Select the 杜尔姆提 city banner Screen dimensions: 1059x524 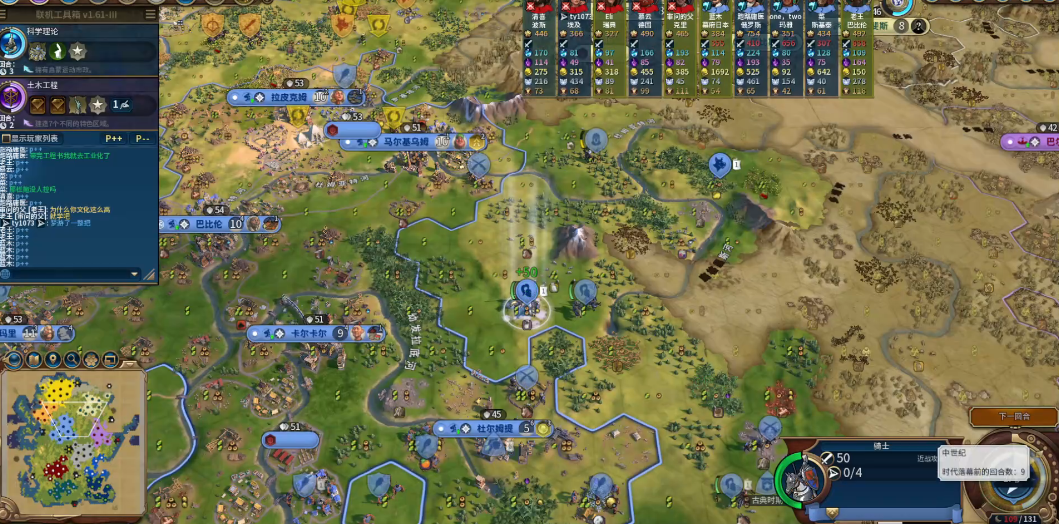point(493,428)
